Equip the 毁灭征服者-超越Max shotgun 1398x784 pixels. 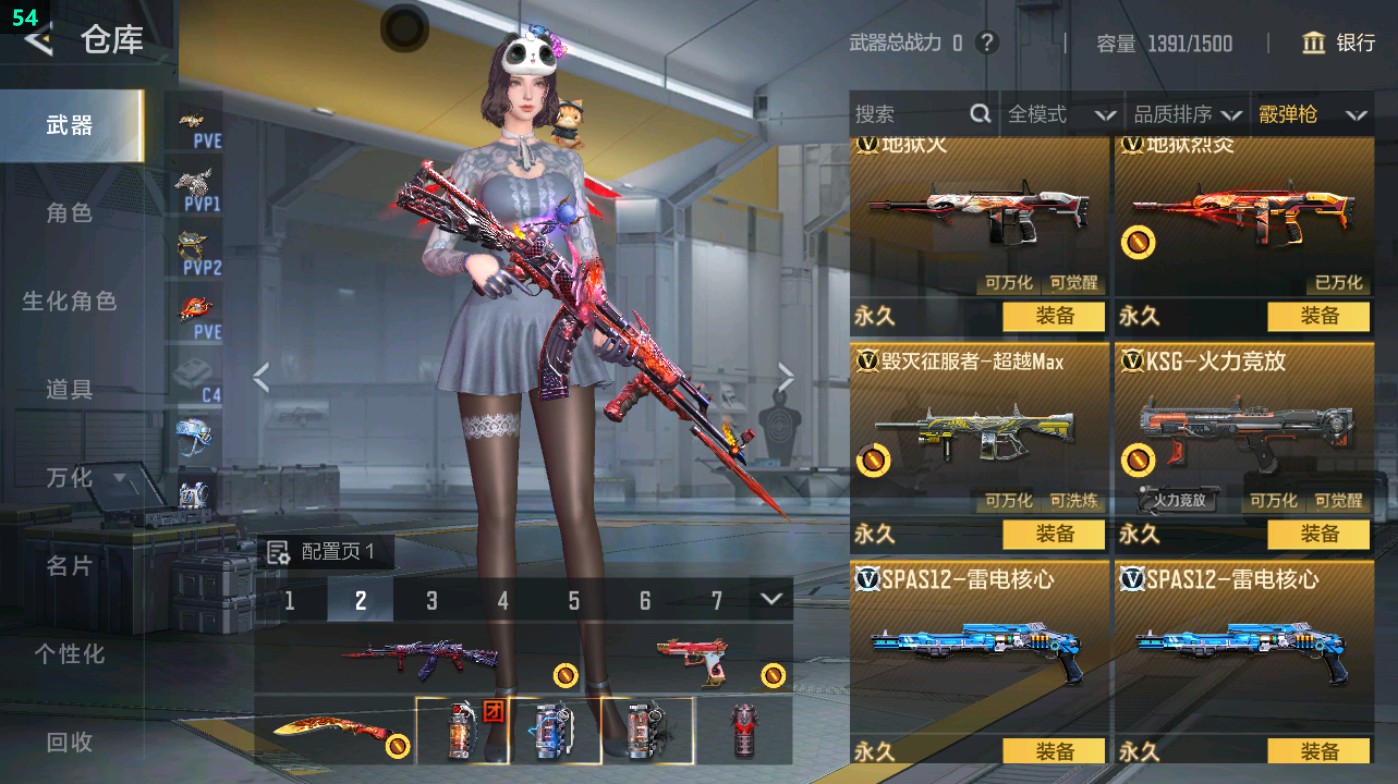click(1054, 534)
